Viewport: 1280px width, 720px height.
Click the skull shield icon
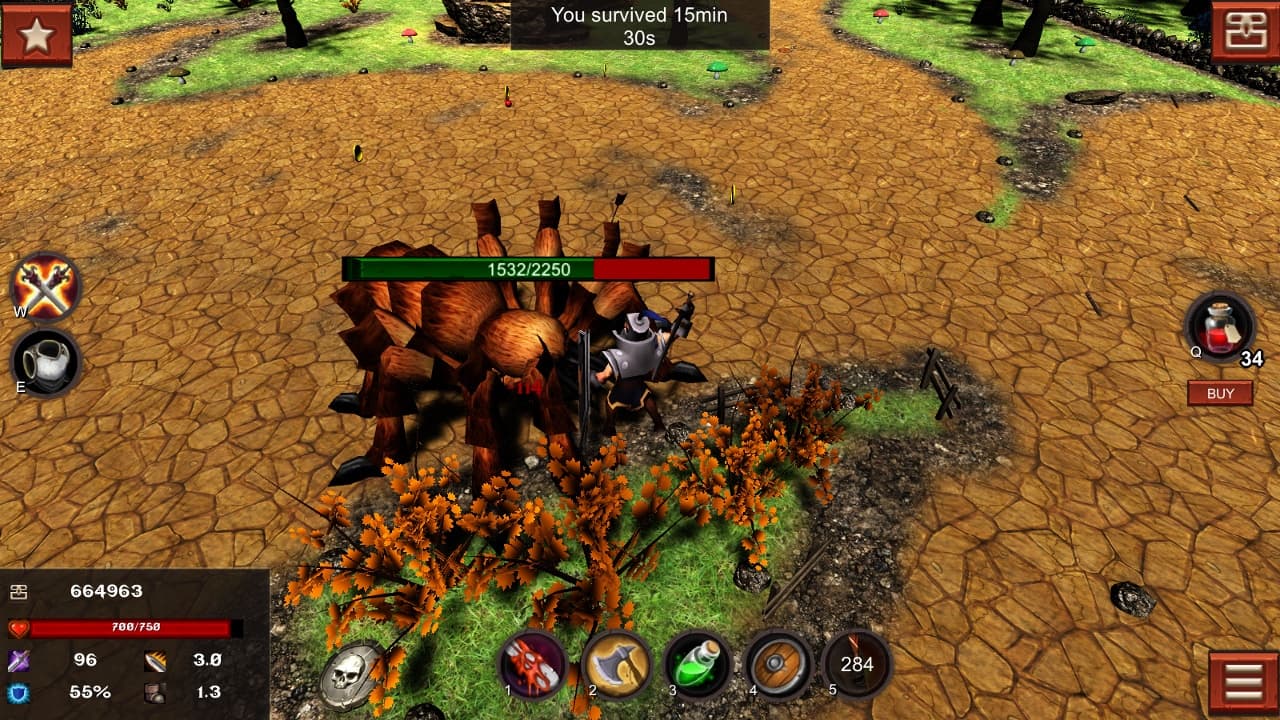click(351, 676)
